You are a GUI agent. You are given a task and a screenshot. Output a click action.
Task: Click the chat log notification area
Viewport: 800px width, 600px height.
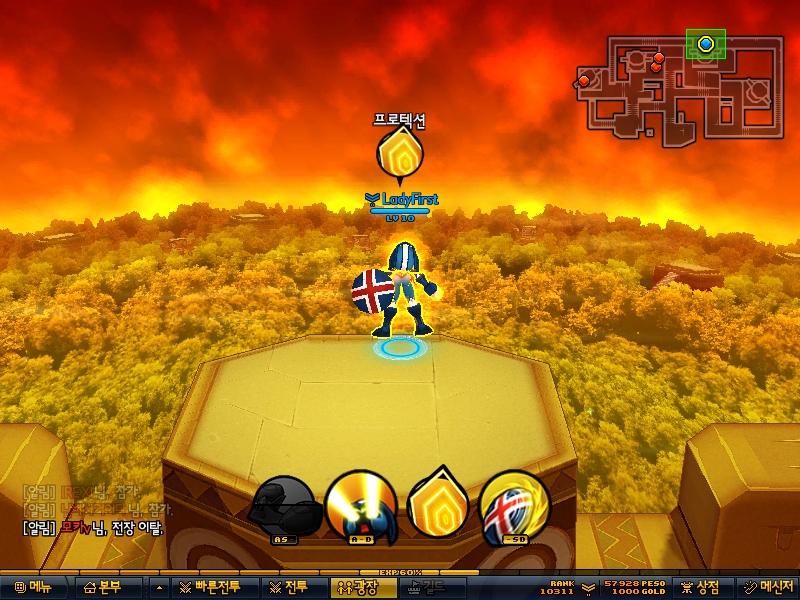coord(95,509)
